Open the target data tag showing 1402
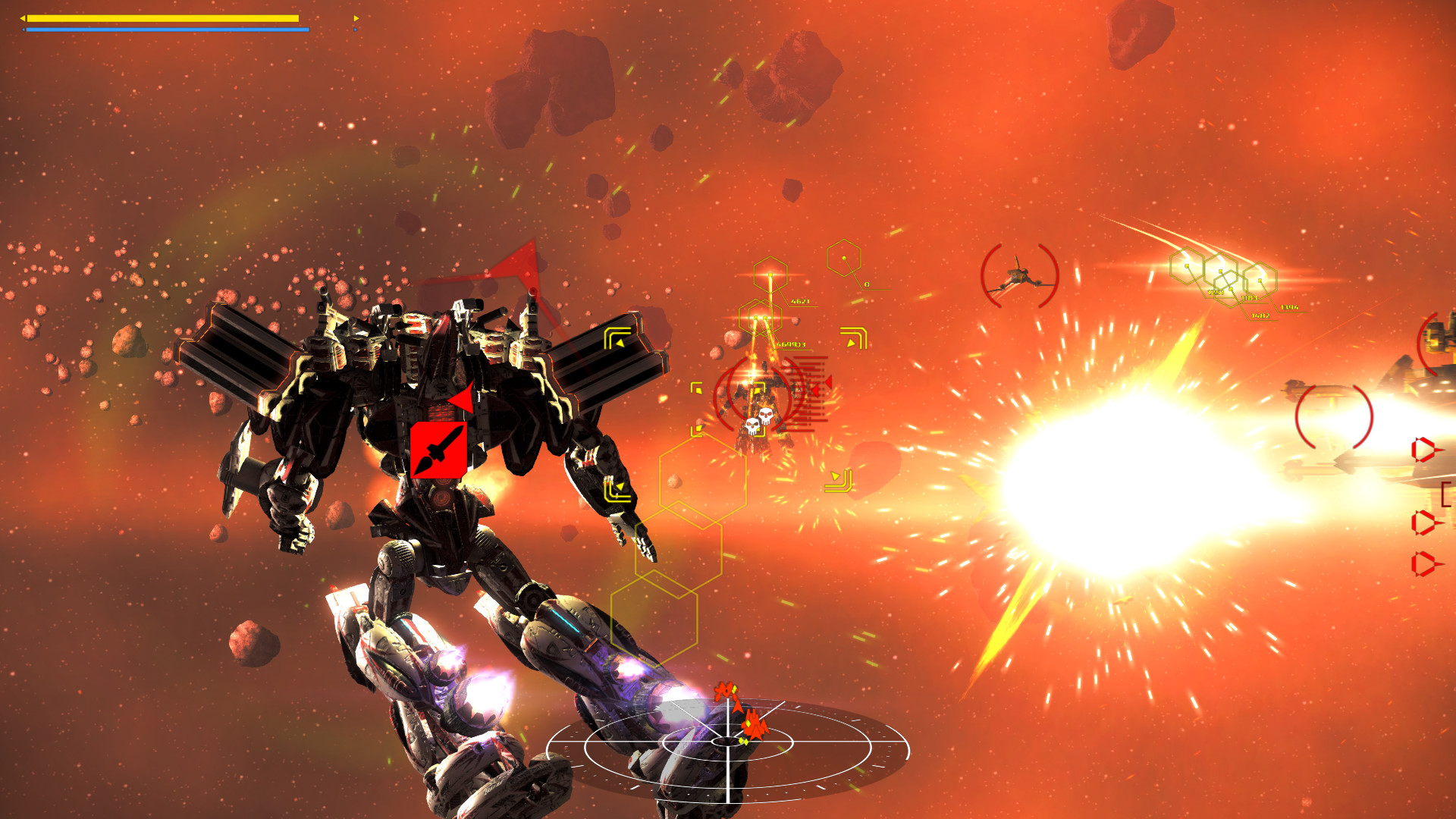 point(1260,316)
